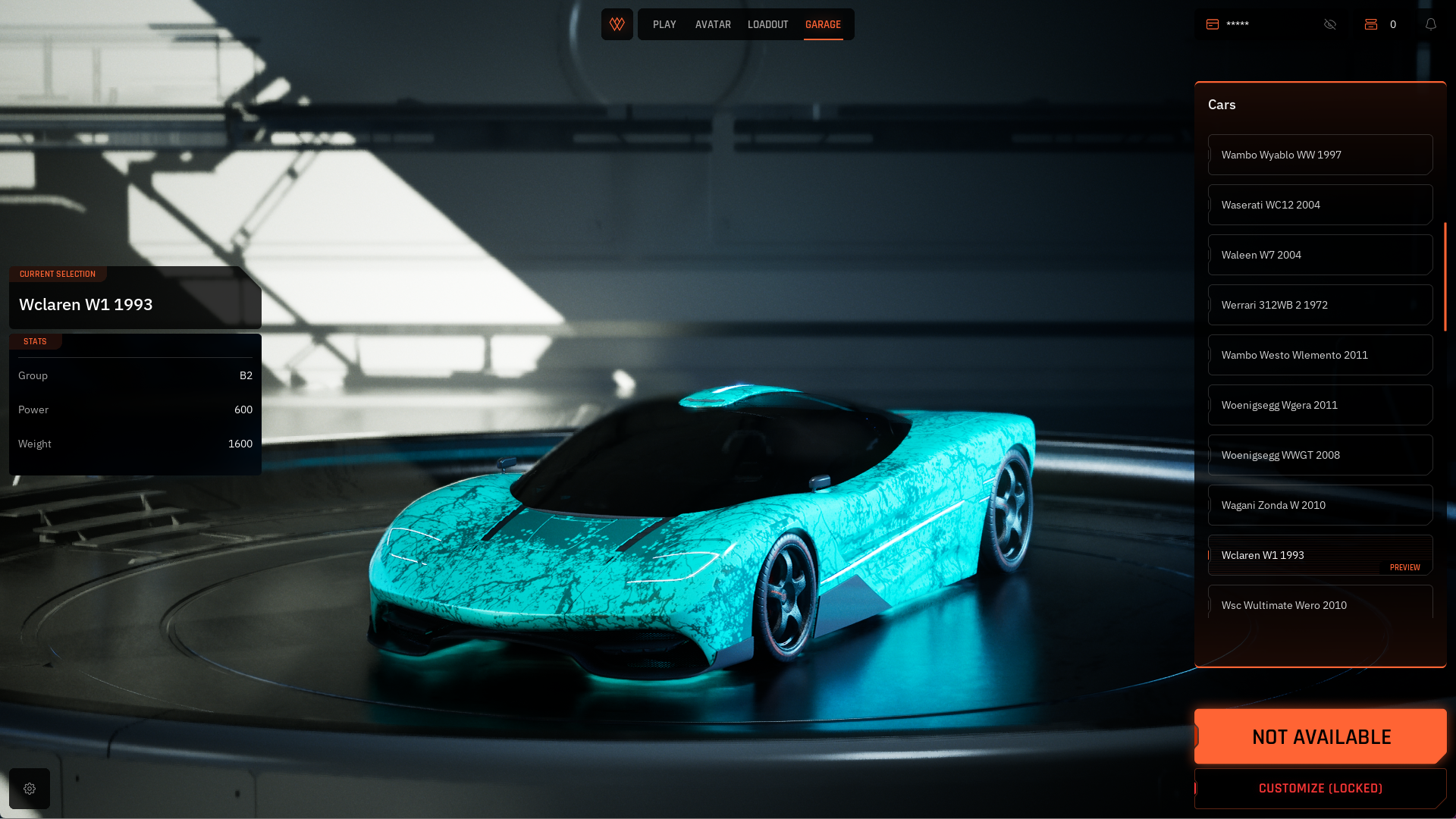Choose the Wagani Zonda W 2010

(1319, 505)
